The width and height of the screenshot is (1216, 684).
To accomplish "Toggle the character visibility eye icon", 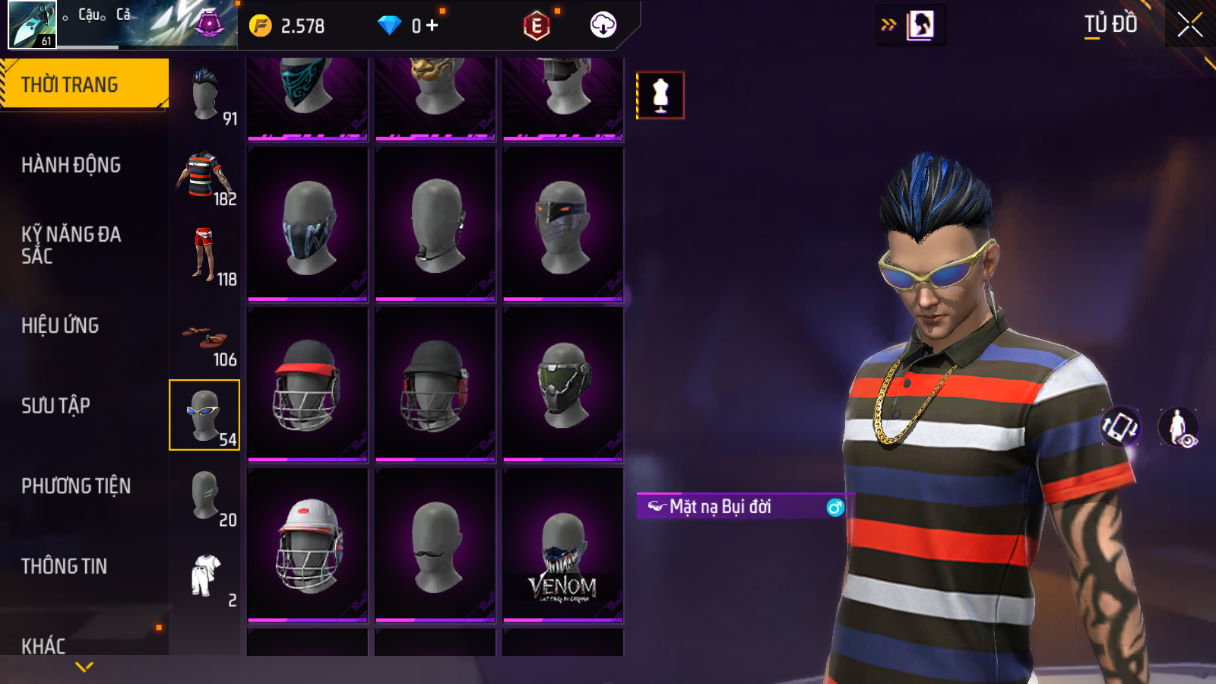I will coord(1178,428).
